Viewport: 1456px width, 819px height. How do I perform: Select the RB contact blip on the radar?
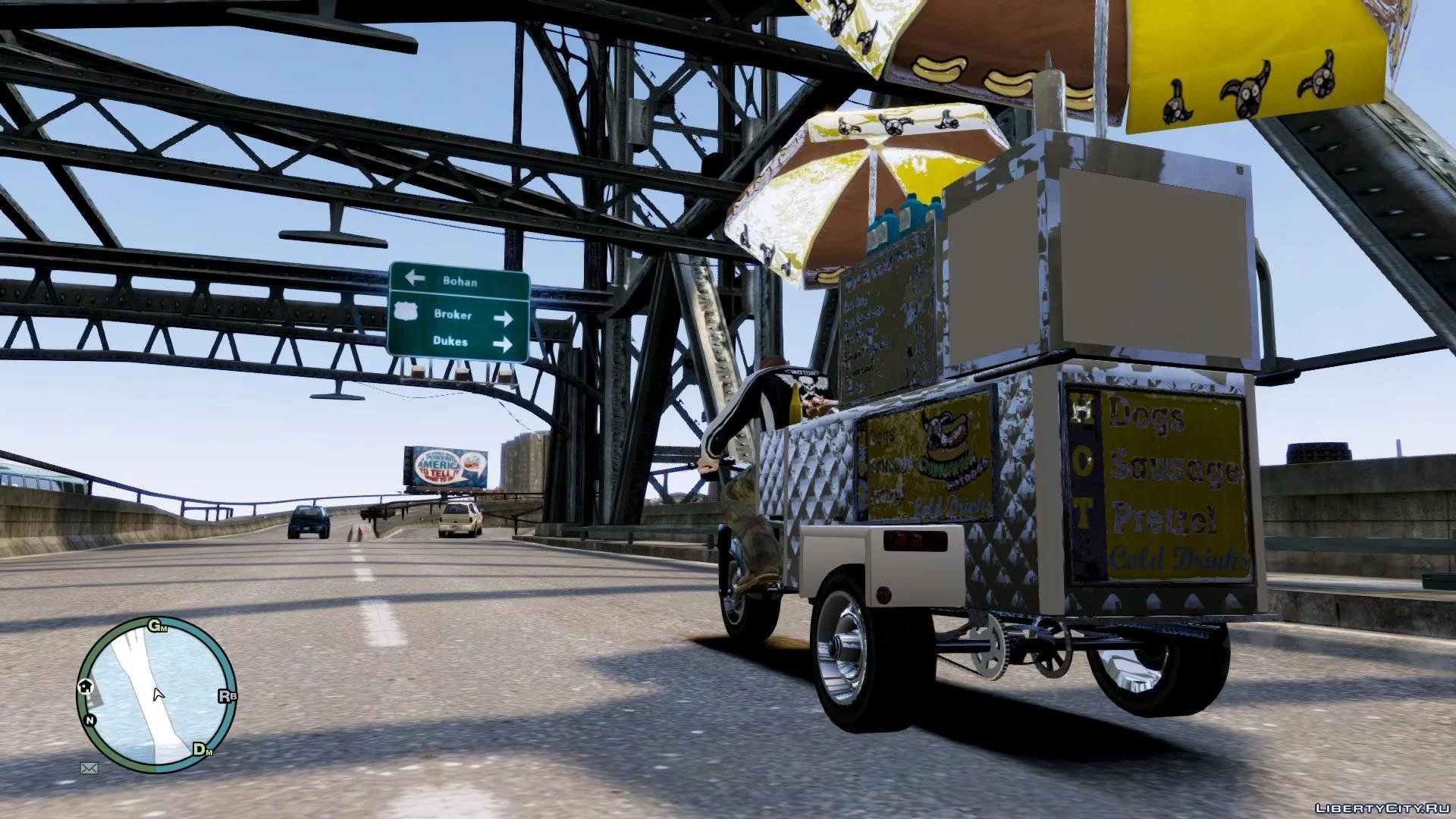tap(227, 695)
